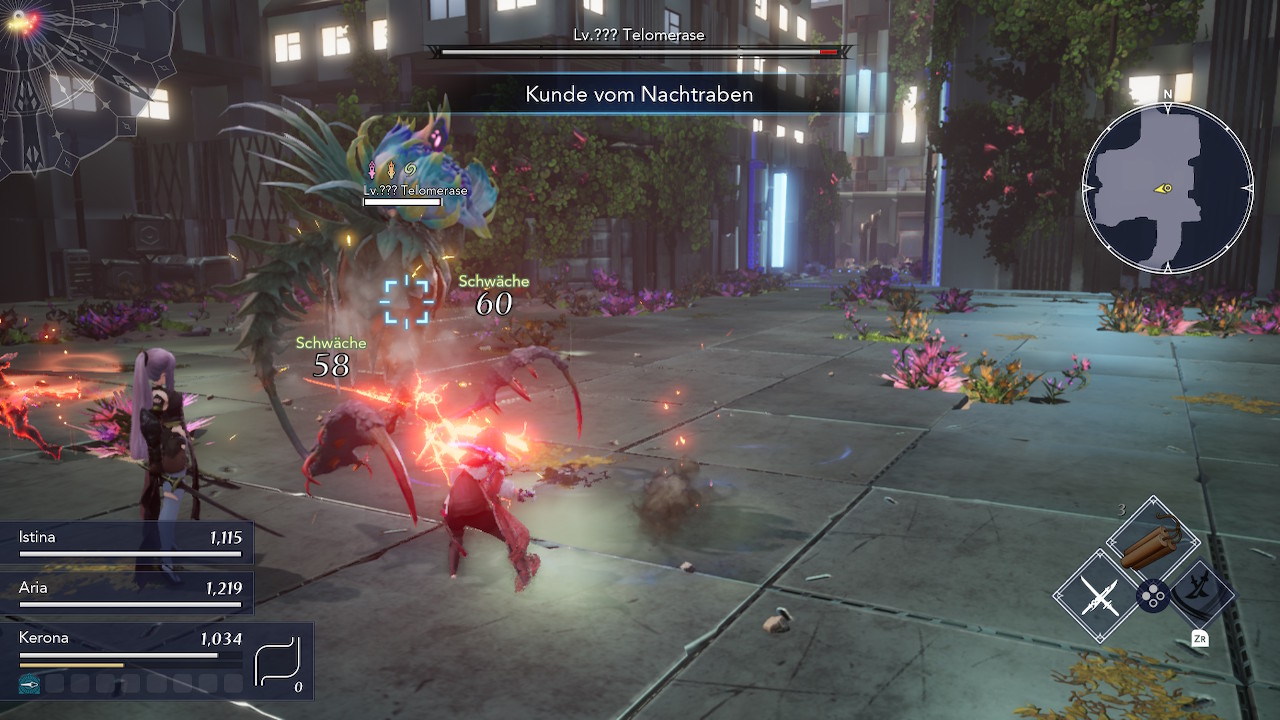Image resolution: width=1280 pixels, height=720 pixels.
Task: Choose Aria's party panel
Action: 130,594
